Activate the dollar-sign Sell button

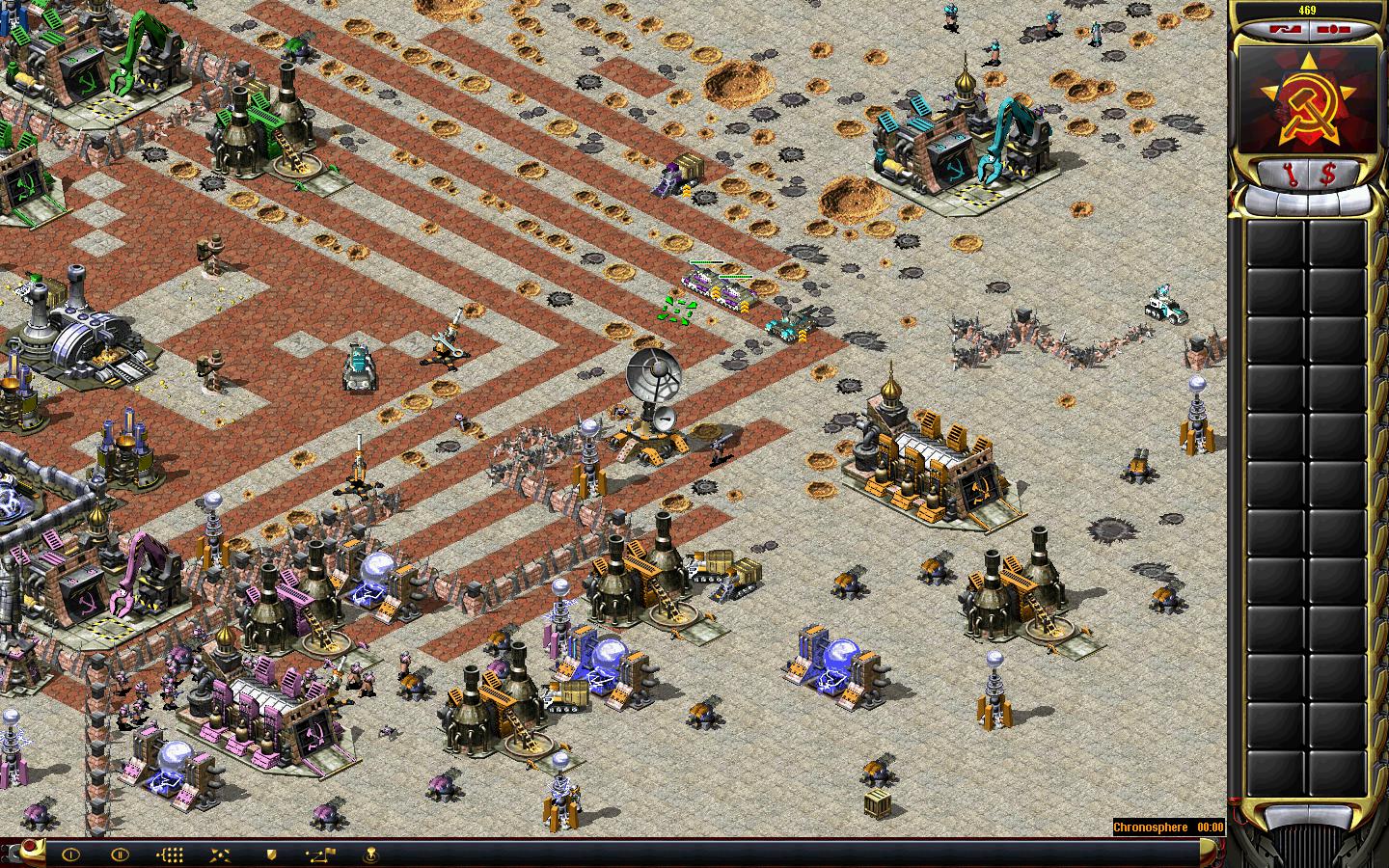[x=1328, y=175]
